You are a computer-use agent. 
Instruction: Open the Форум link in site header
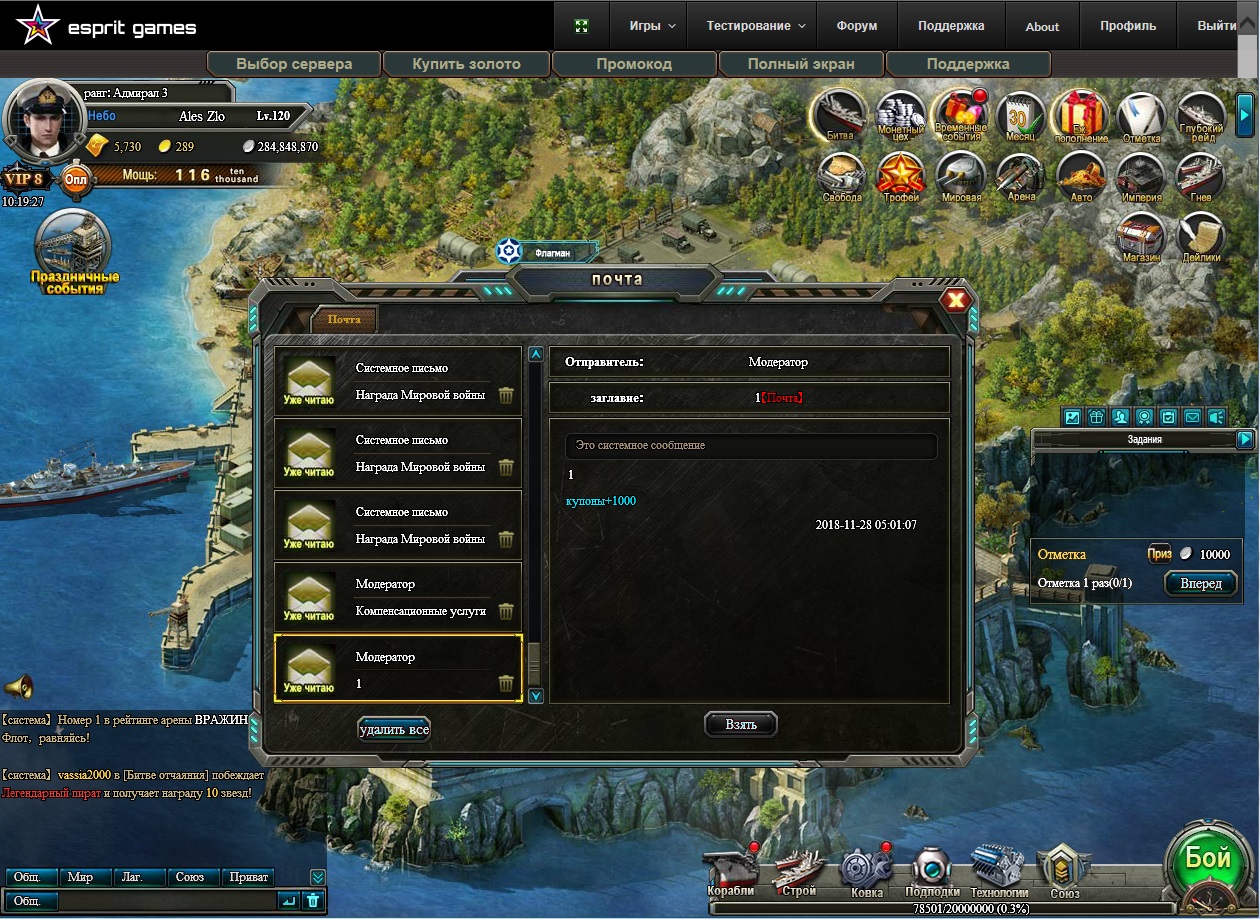856,26
